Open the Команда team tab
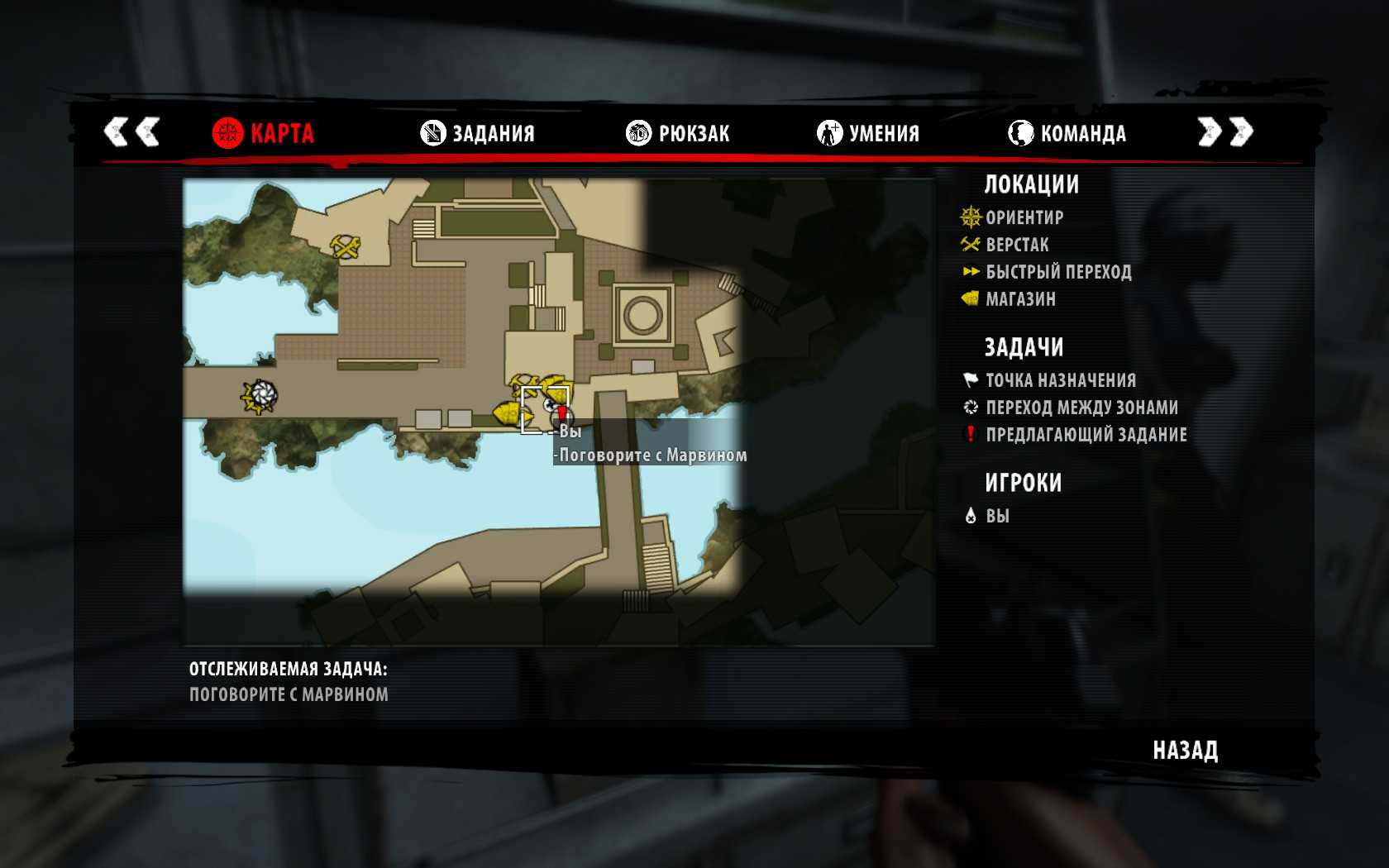1389x868 pixels. click(x=1067, y=132)
